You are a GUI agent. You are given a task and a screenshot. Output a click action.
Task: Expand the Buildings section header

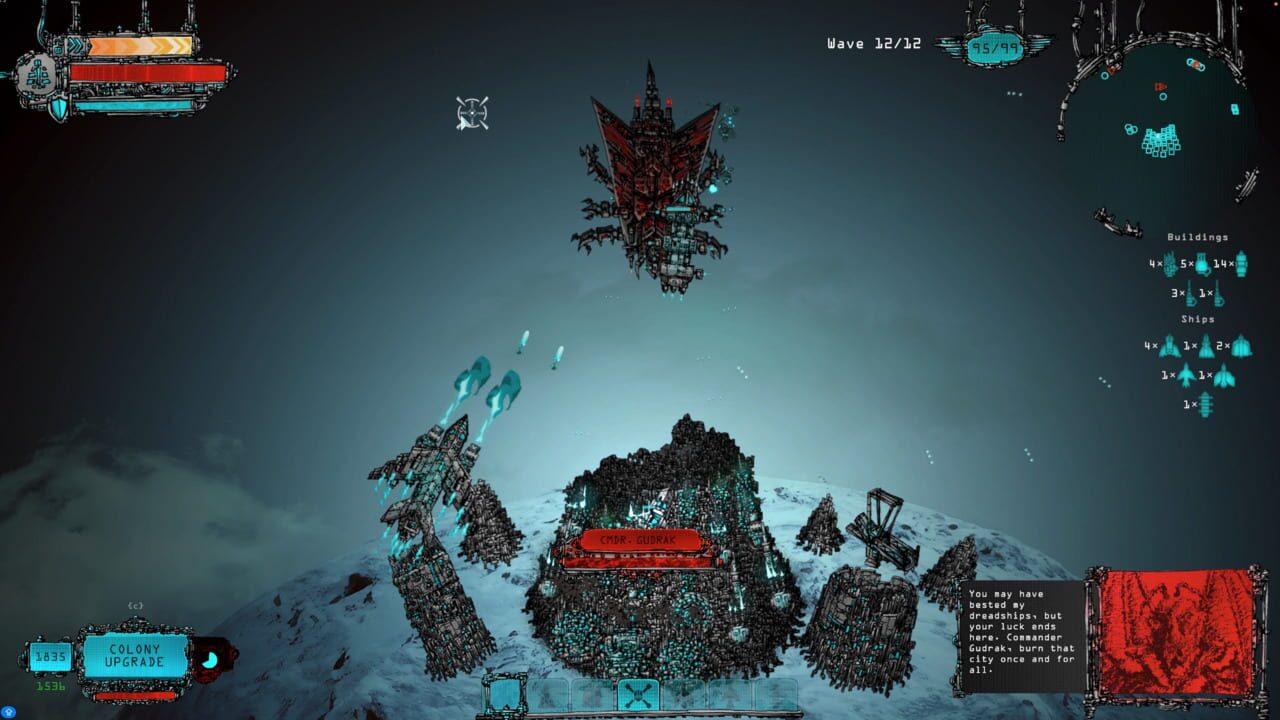point(1197,238)
